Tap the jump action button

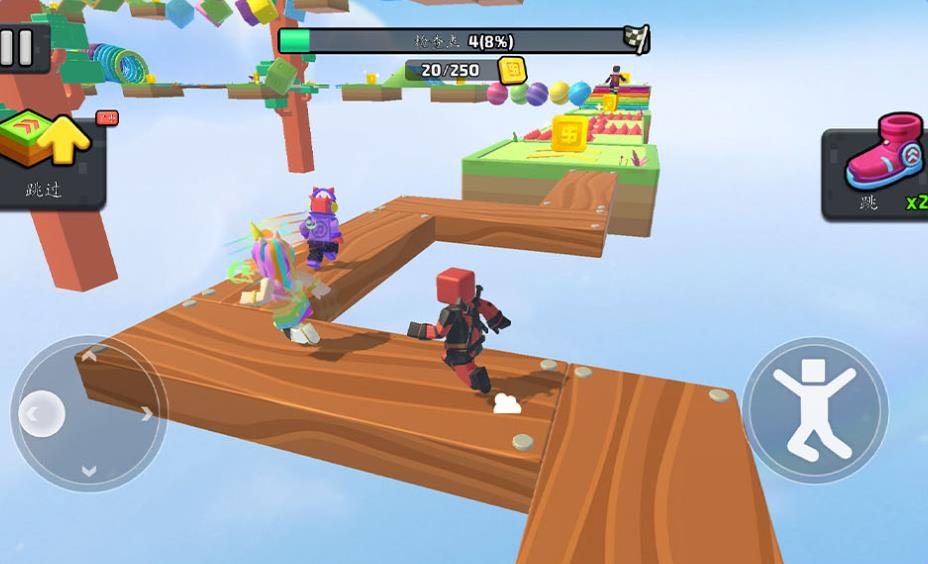pyautogui.click(x=815, y=410)
